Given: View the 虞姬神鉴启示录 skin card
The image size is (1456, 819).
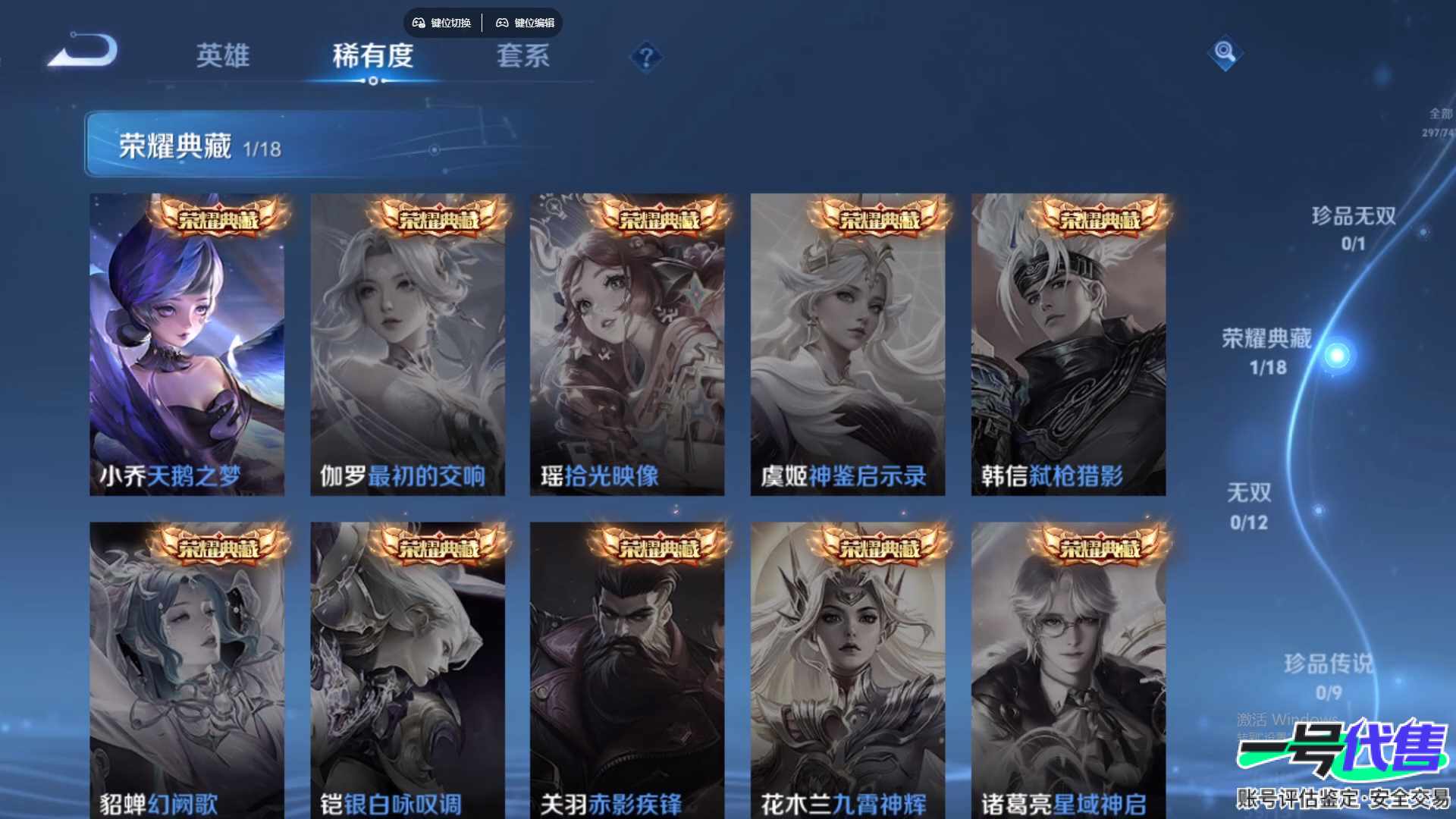Looking at the screenshot, I should [x=847, y=345].
